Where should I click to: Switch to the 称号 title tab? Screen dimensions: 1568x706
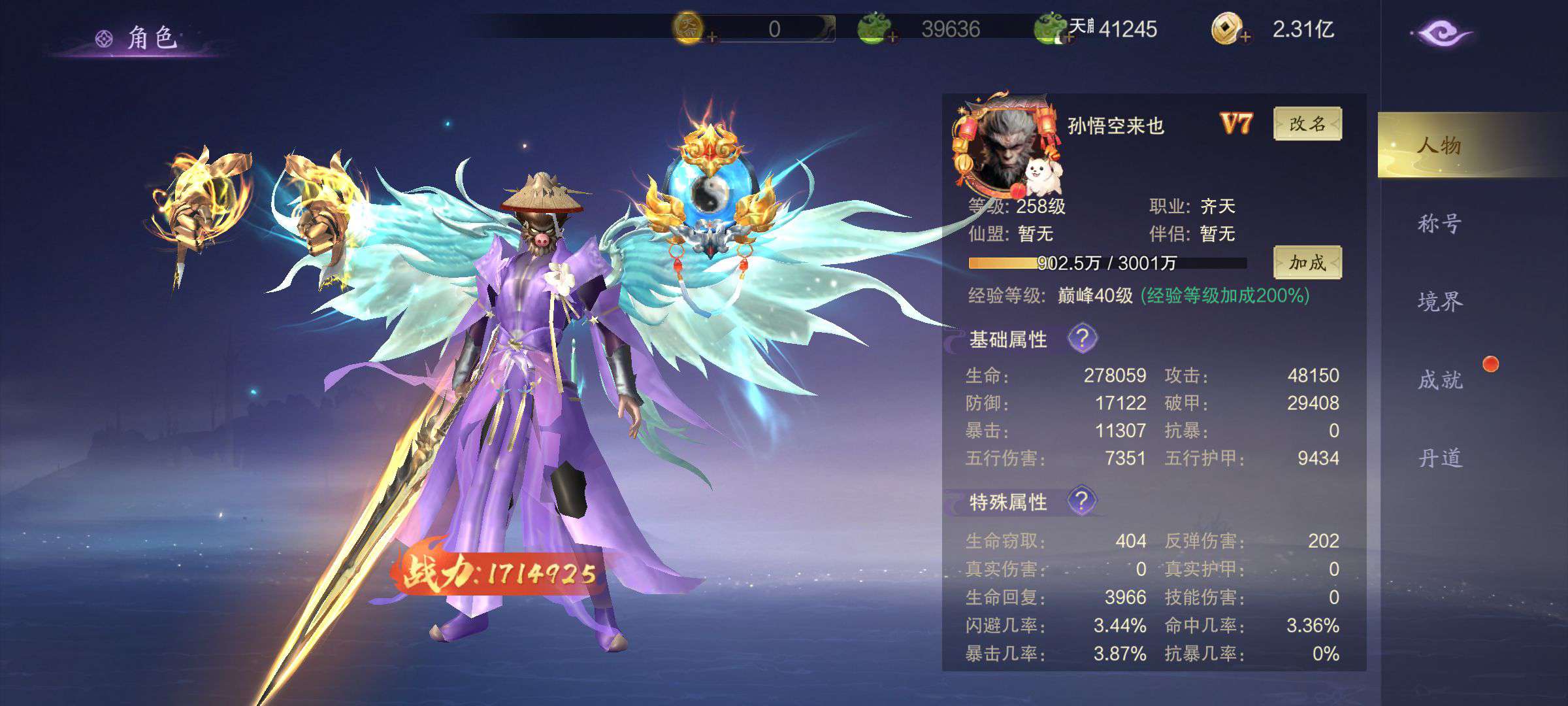[x=1439, y=224]
